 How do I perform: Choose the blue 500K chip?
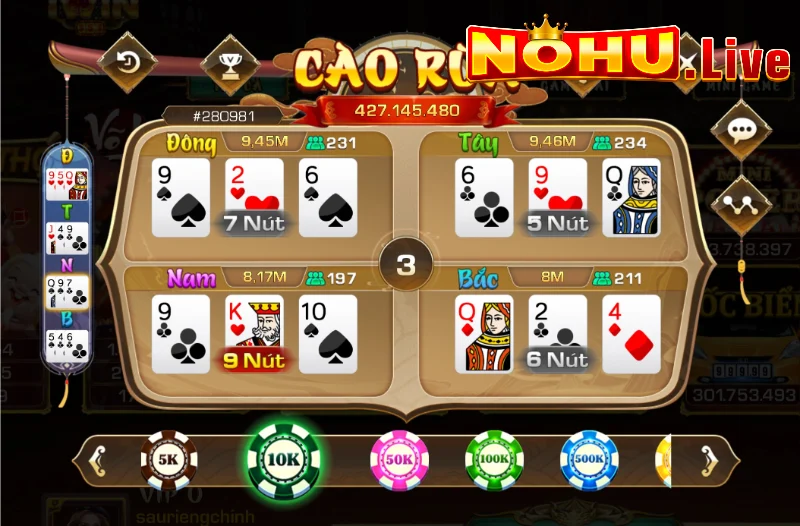(589, 459)
